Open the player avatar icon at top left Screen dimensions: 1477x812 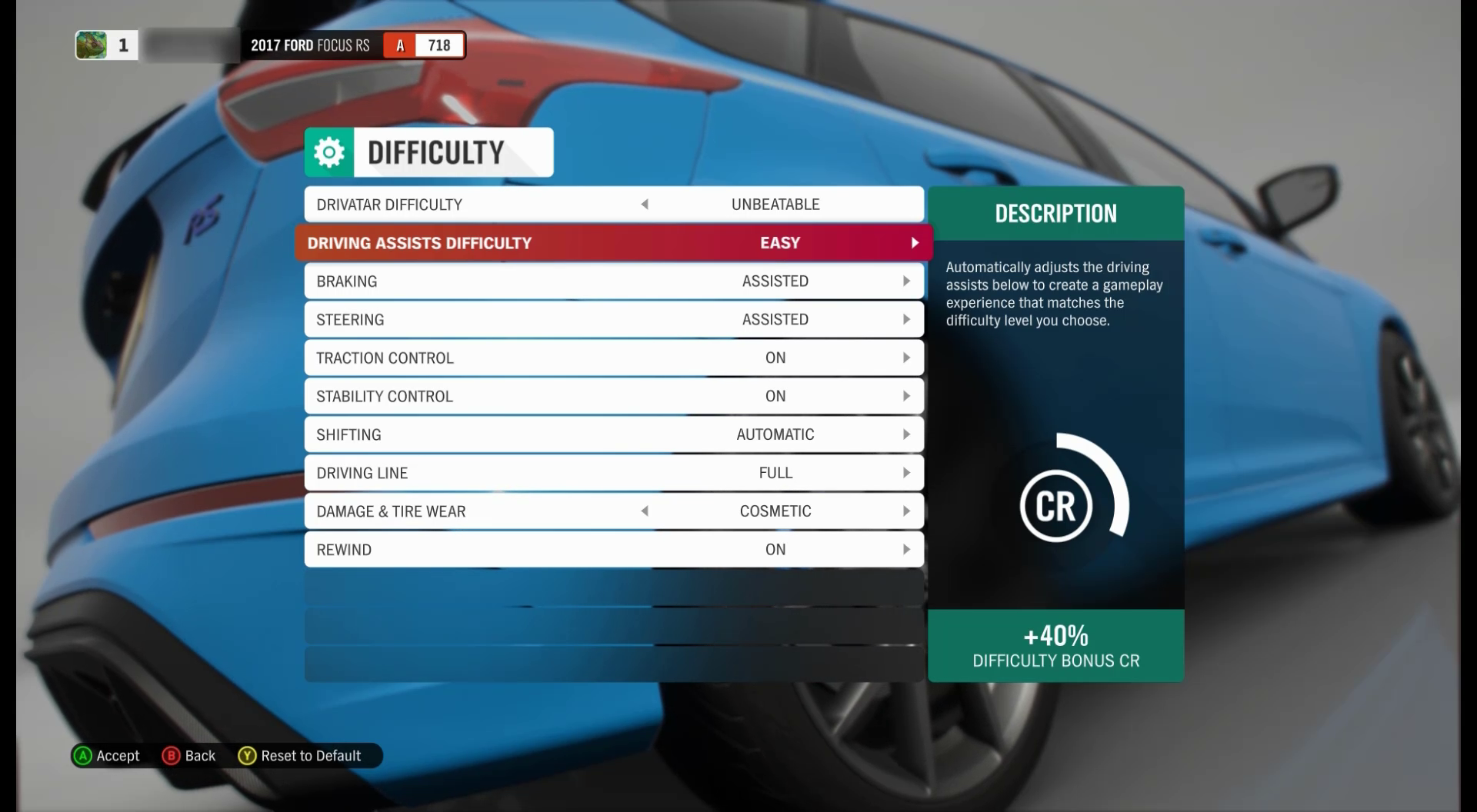point(92,45)
